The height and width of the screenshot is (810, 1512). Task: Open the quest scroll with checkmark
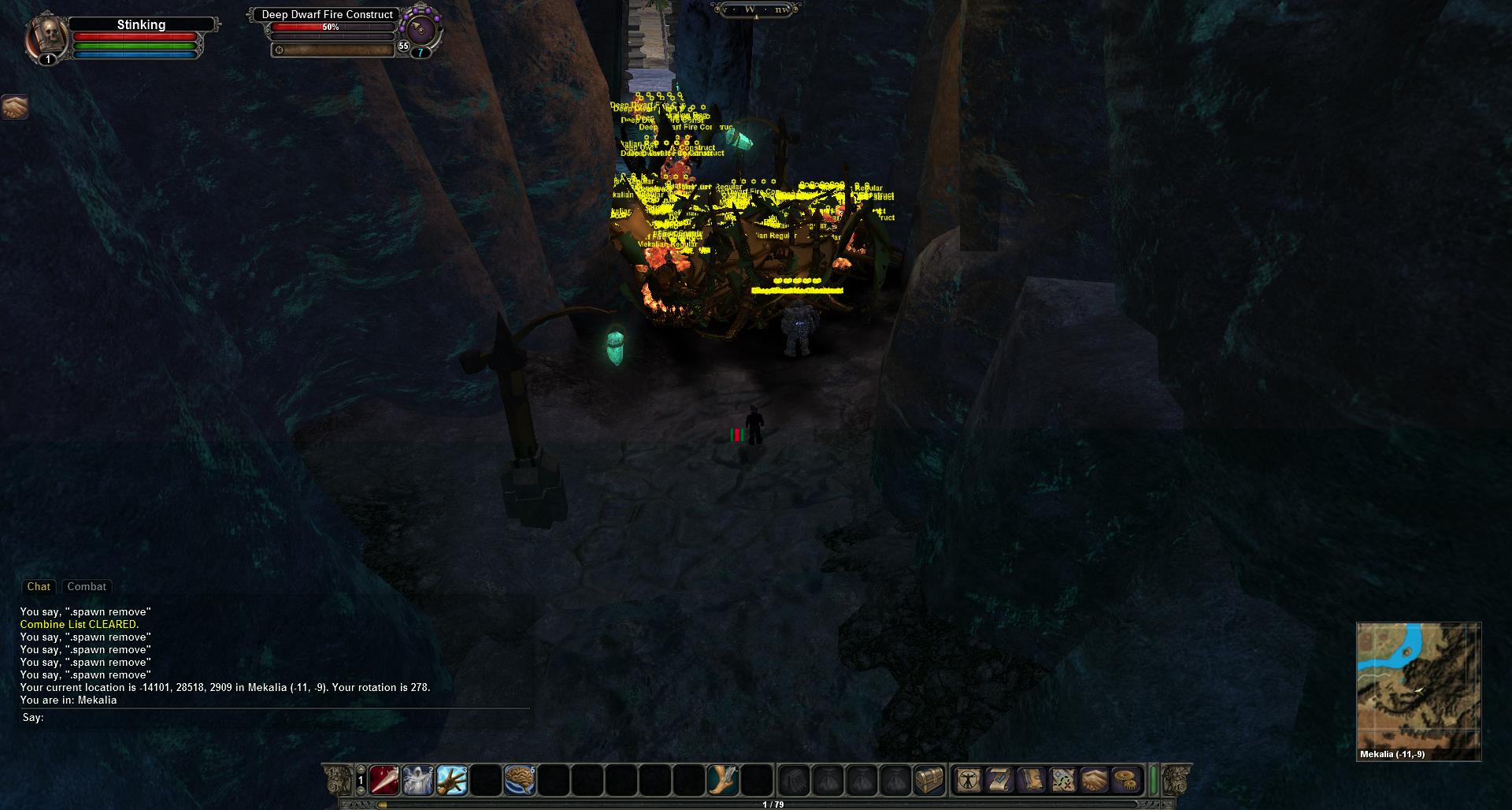pos(1000,780)
